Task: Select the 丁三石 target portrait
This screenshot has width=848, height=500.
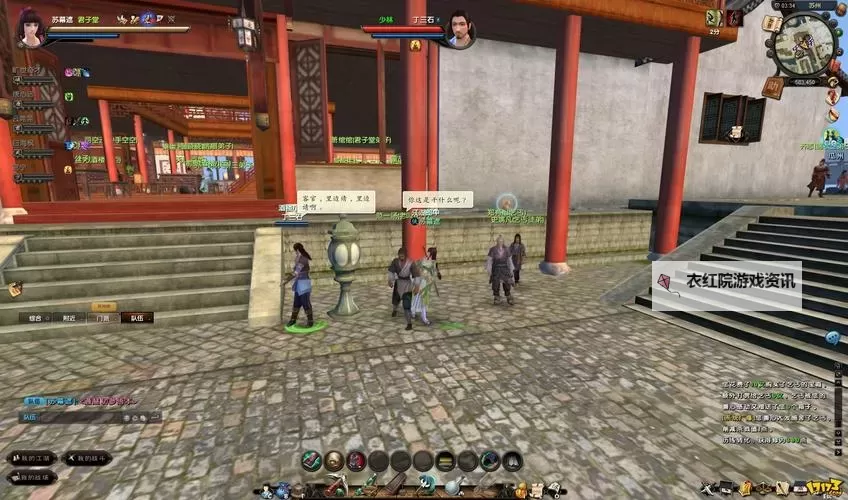Action: (x=458, y=28)
